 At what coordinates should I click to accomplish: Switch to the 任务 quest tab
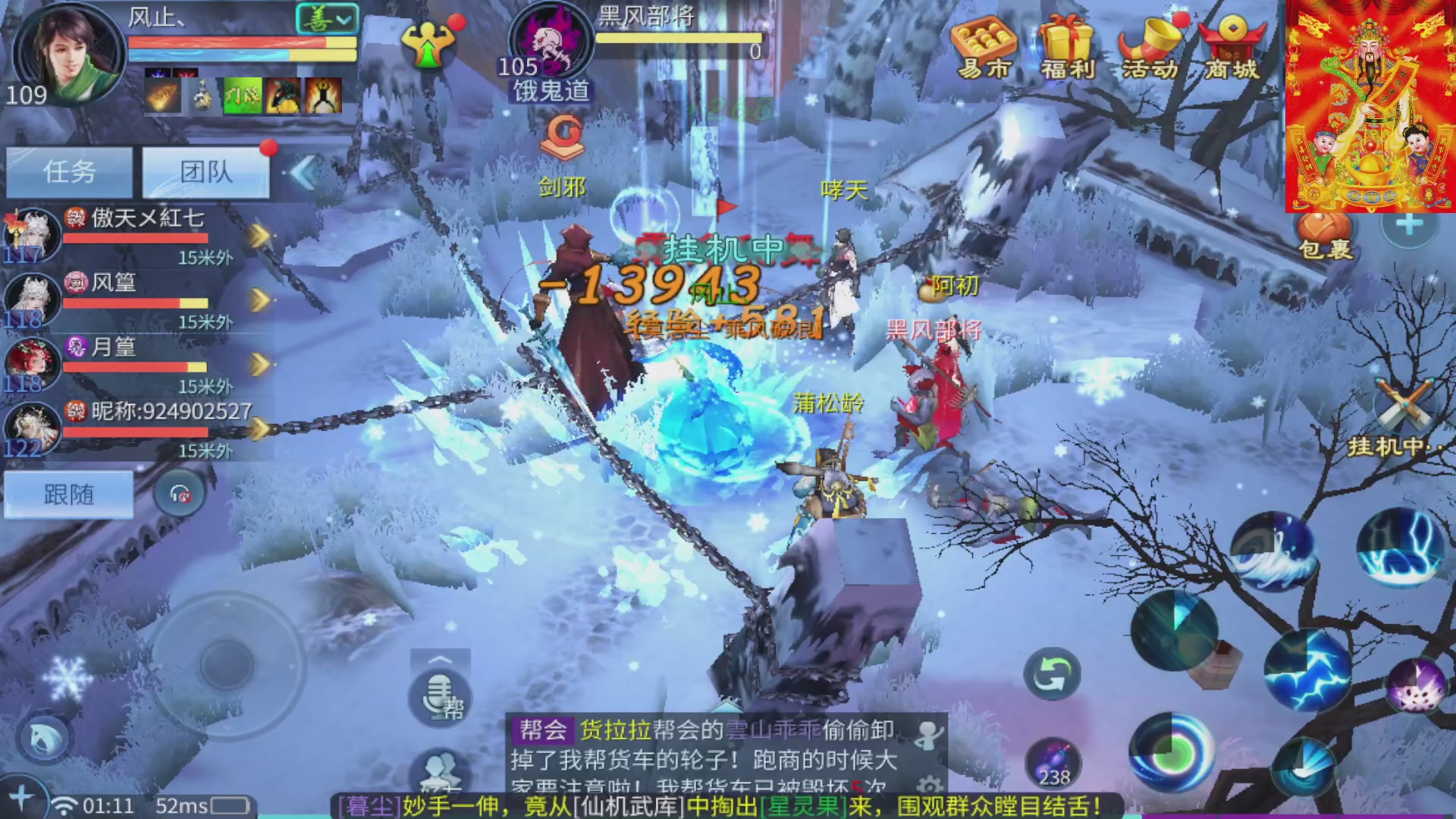pos(69,172)
